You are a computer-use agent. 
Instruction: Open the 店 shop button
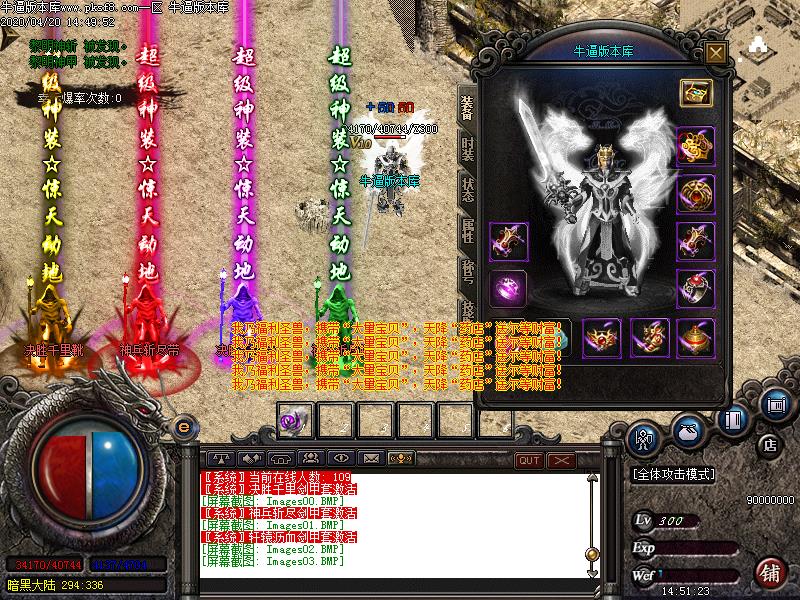(x=769, y=442)
